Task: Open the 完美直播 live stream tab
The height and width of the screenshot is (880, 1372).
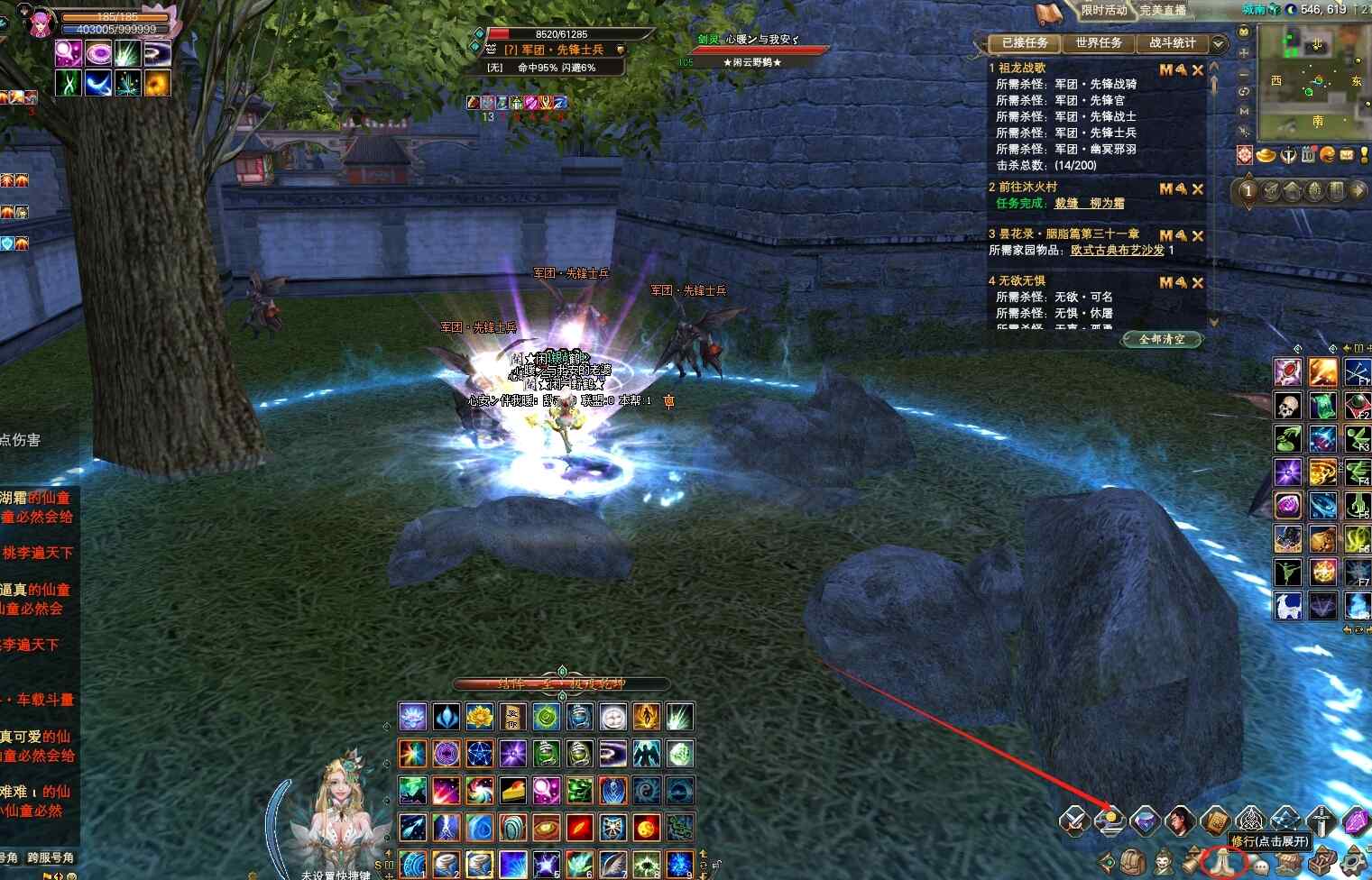Action: click(1163, 11)
